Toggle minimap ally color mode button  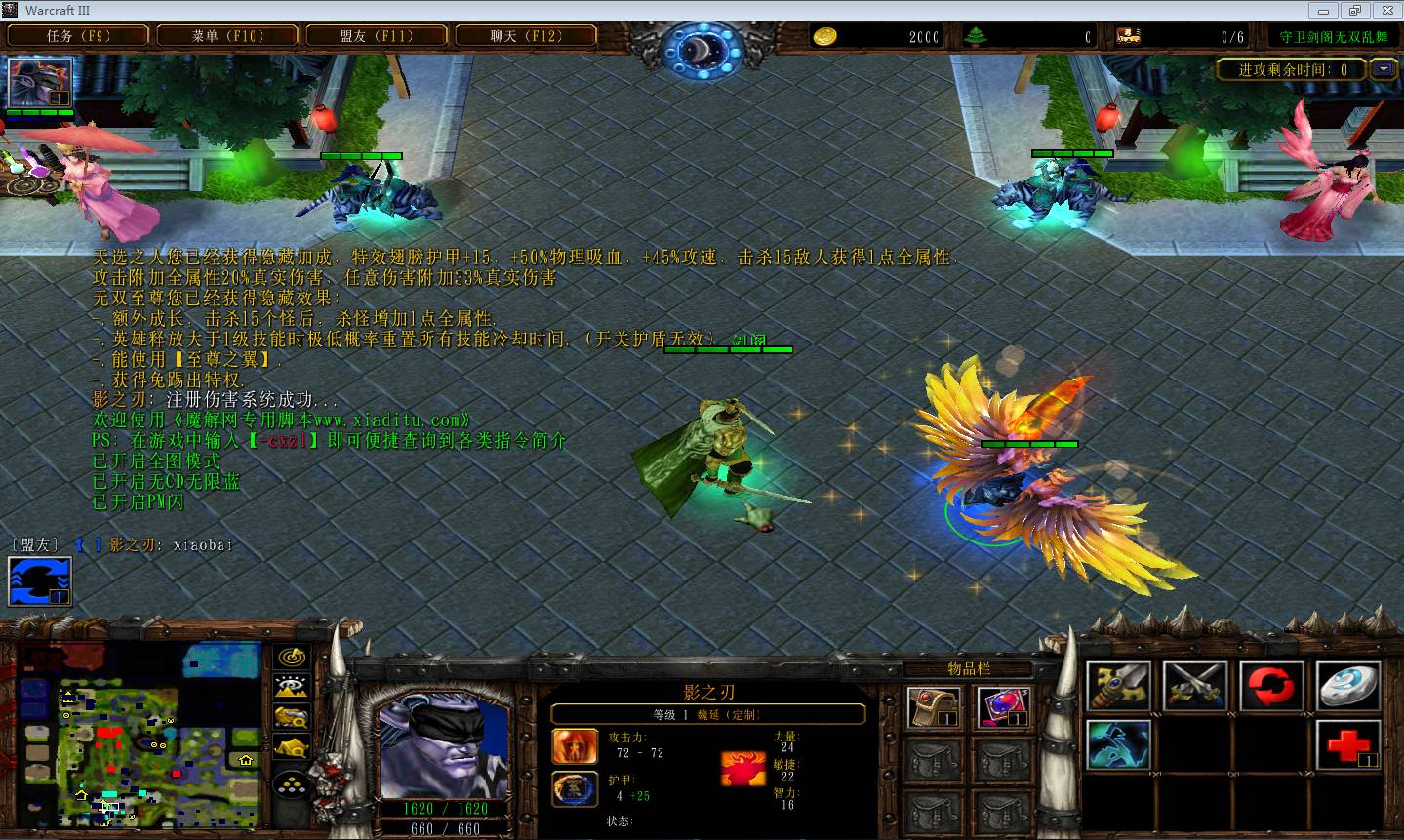click(x=293, y=718)
